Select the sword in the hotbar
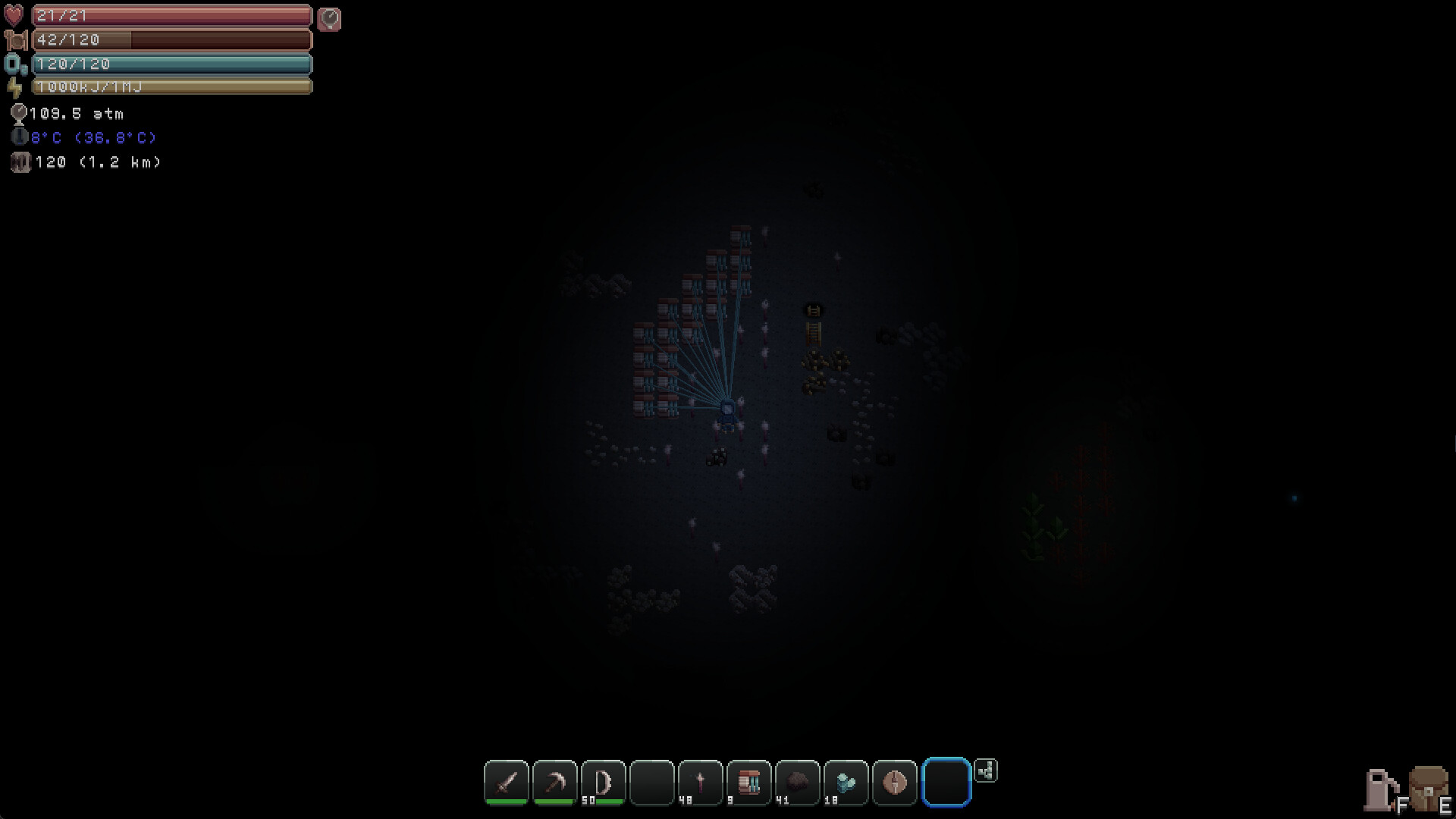The image size is (1456, 819). coord(507,781)
